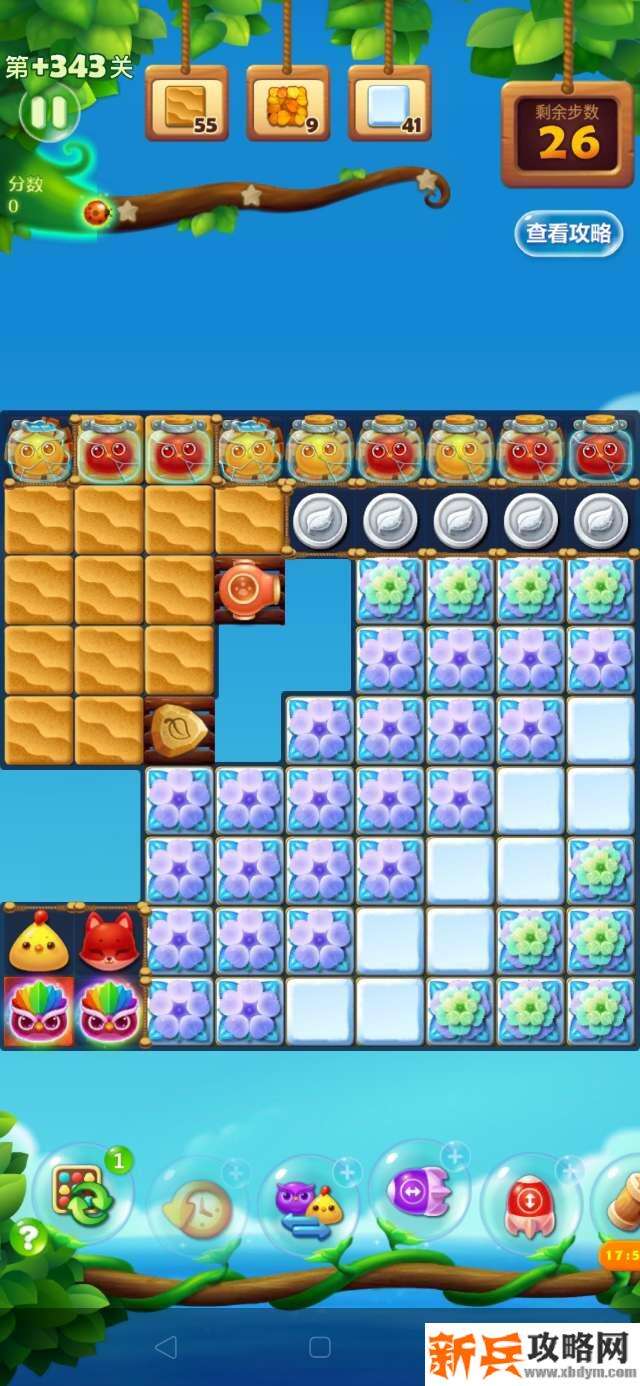Open the 查看攻略 strategy guide
The image size is (640, 1386).
[x=568, y=233]
